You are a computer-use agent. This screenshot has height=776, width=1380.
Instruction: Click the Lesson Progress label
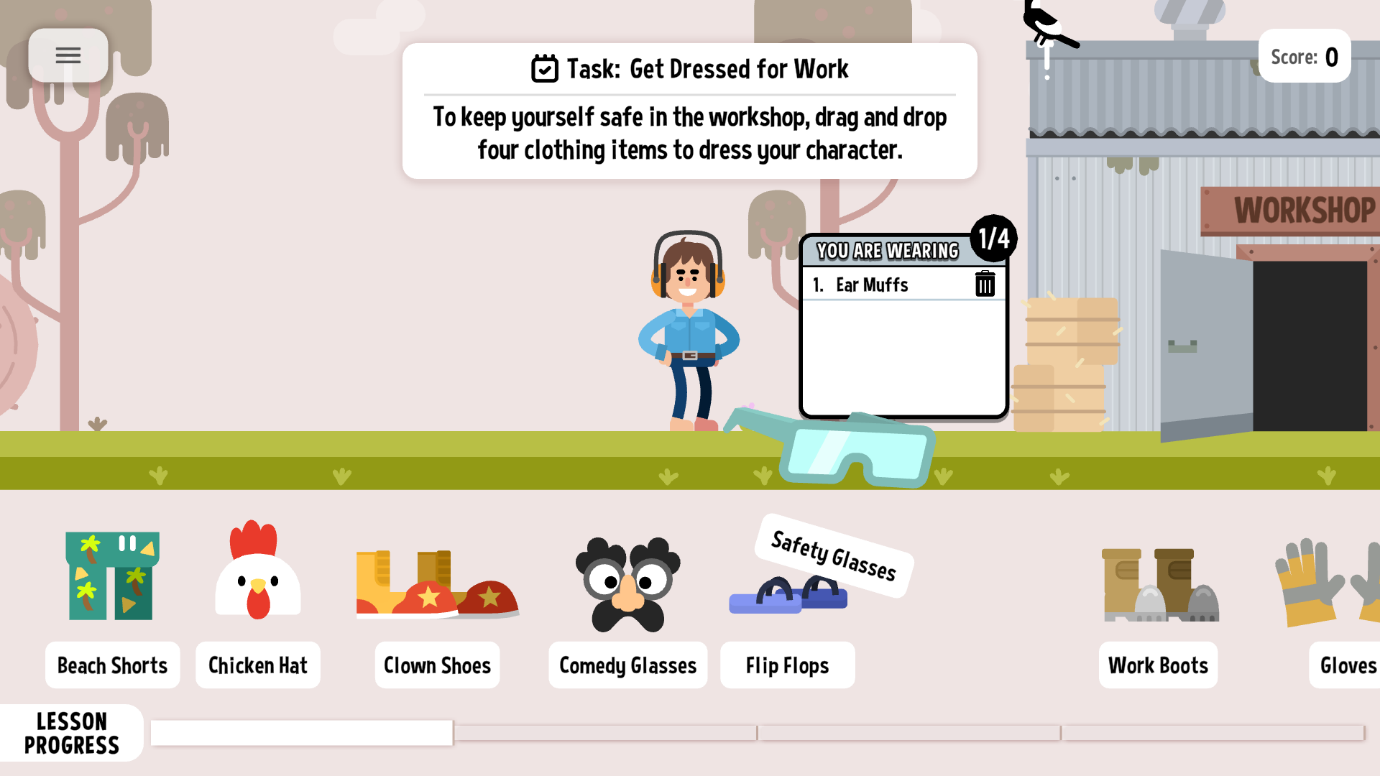coord(72,732)
